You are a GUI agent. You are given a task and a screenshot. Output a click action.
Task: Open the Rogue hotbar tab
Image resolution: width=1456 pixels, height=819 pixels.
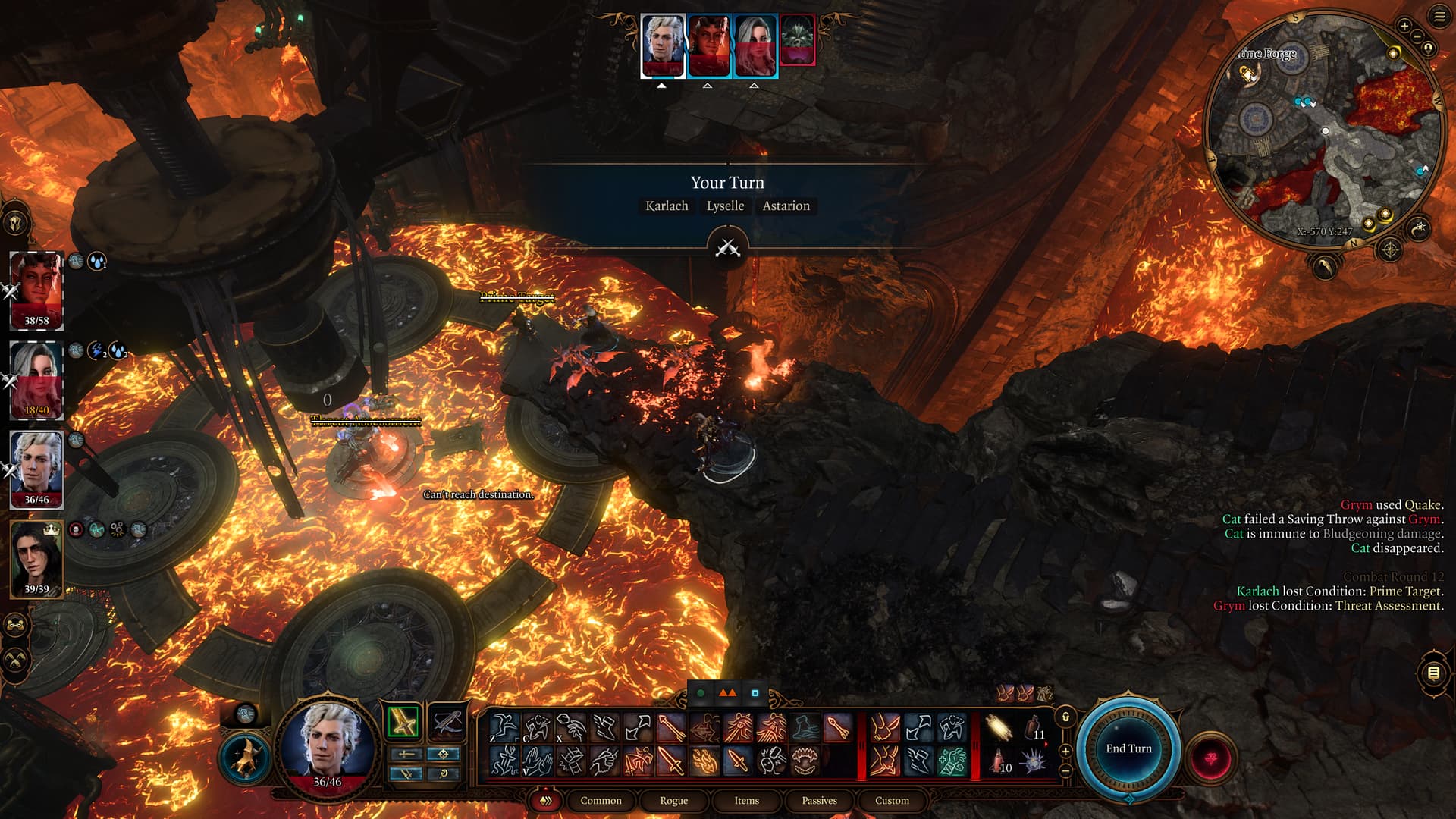click(x=673, y=800)
